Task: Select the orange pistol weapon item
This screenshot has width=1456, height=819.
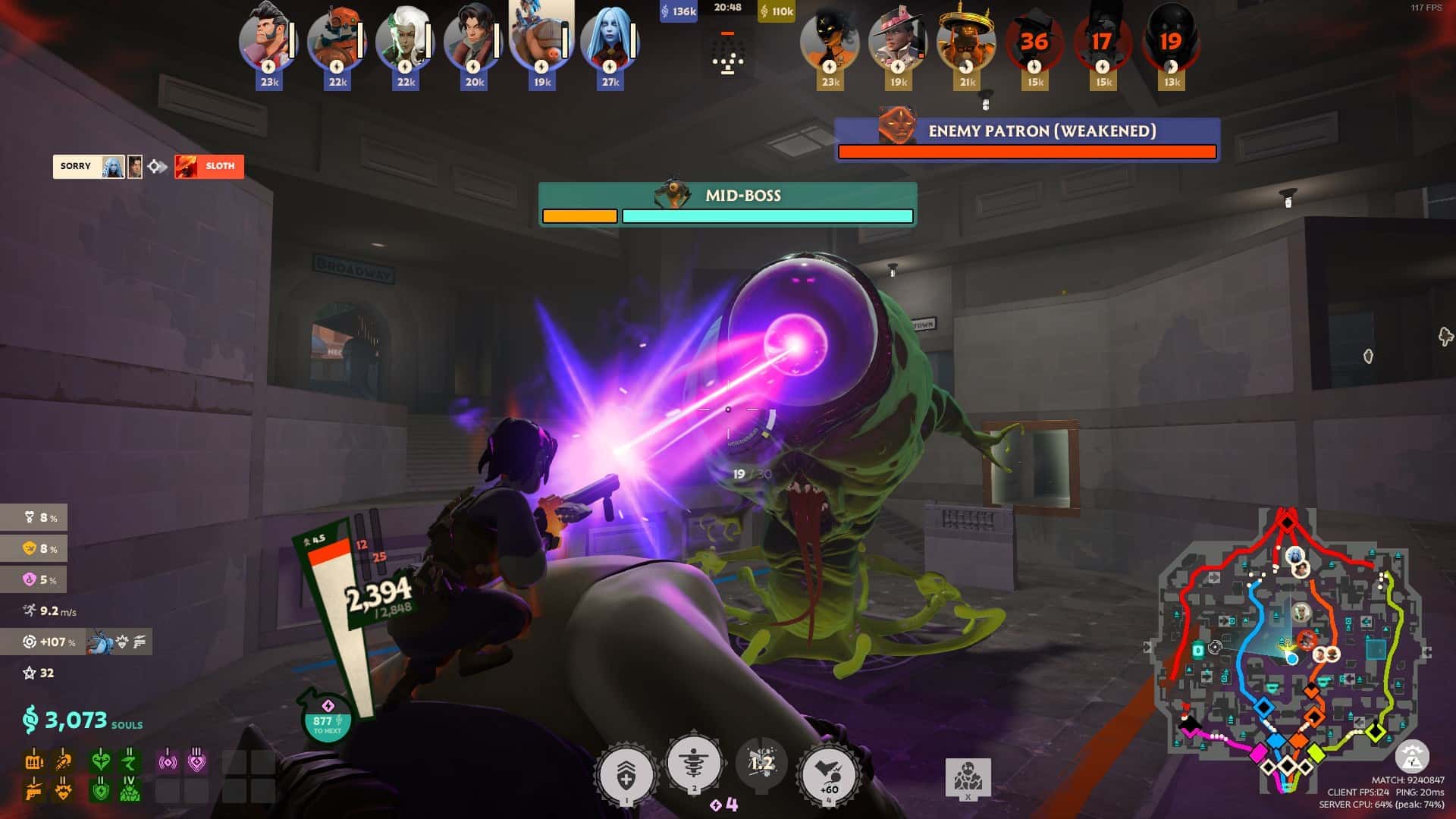Action: click(x=34, y=791)
